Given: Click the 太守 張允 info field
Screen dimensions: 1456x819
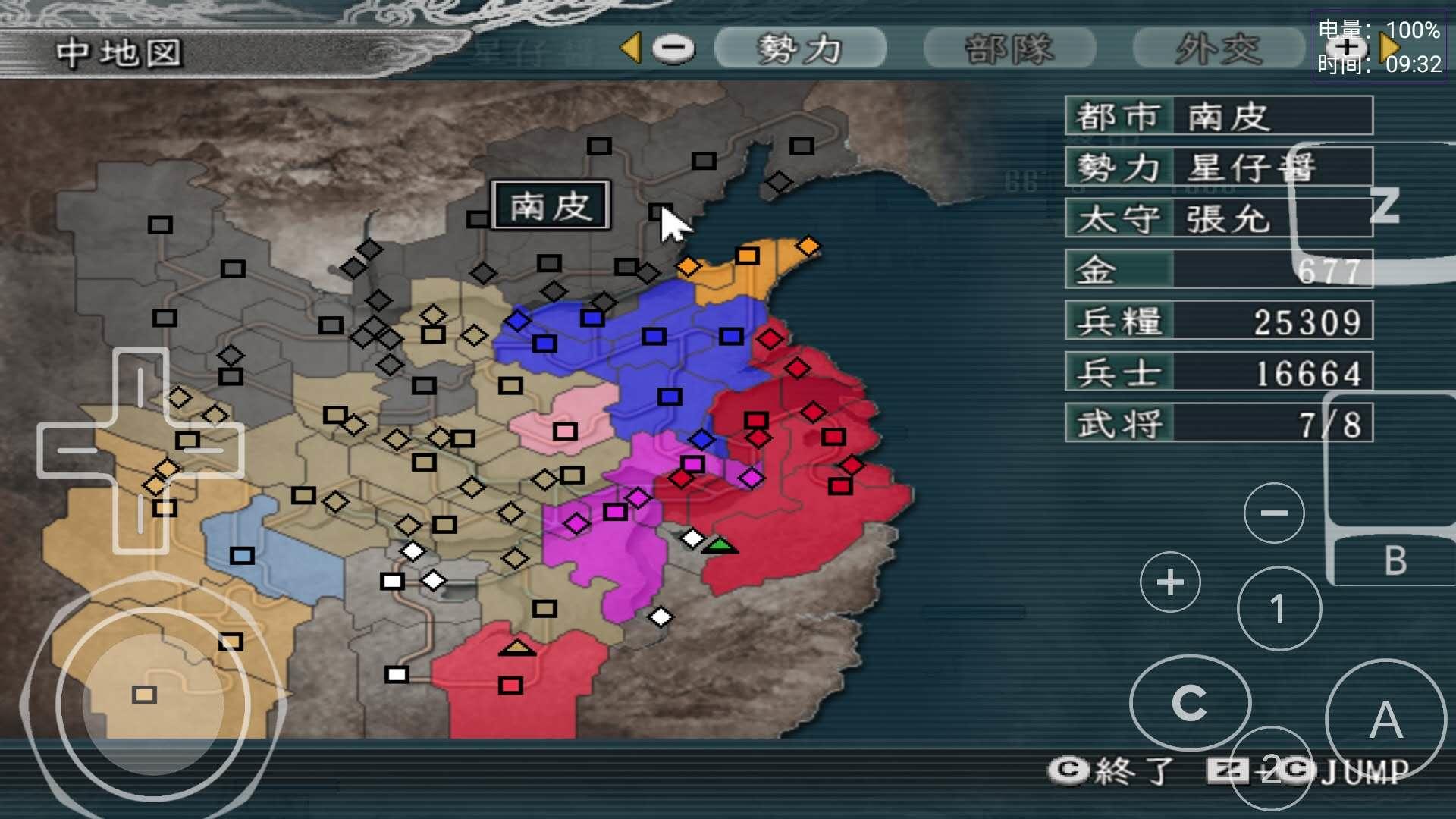Looking at the screenshot, I should point(1217,218).
